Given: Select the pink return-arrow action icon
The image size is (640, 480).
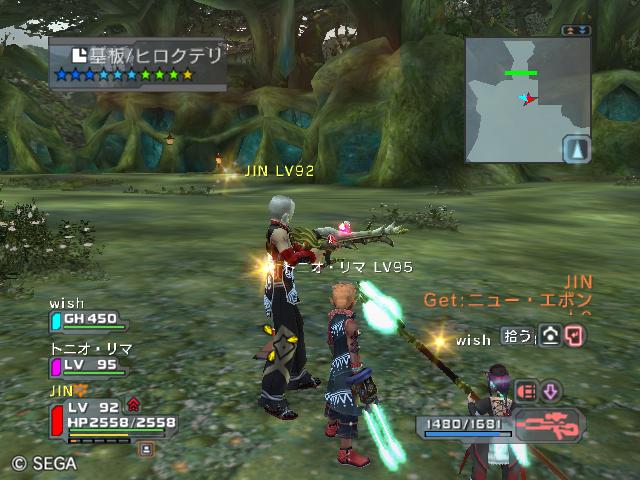Looking at the screenshot, I should point(576,335).
